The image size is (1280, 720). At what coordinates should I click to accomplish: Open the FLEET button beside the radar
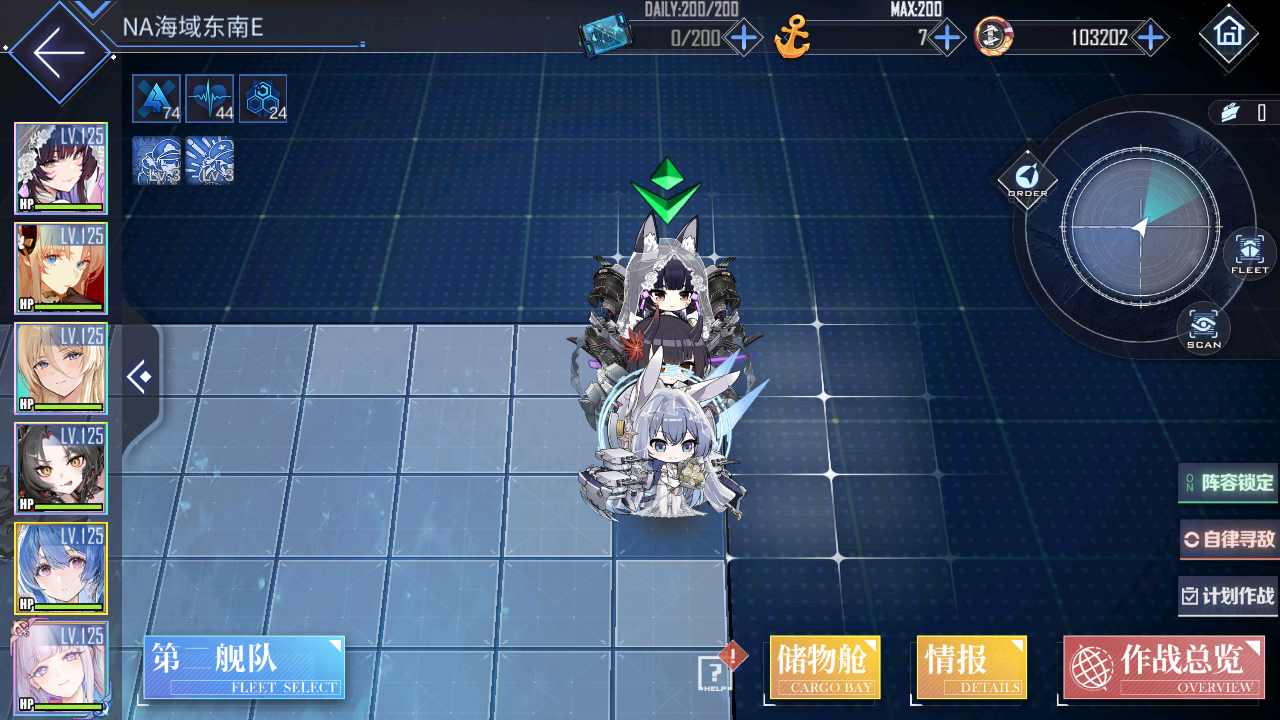pyautogui.click(x=1249, y=253)
